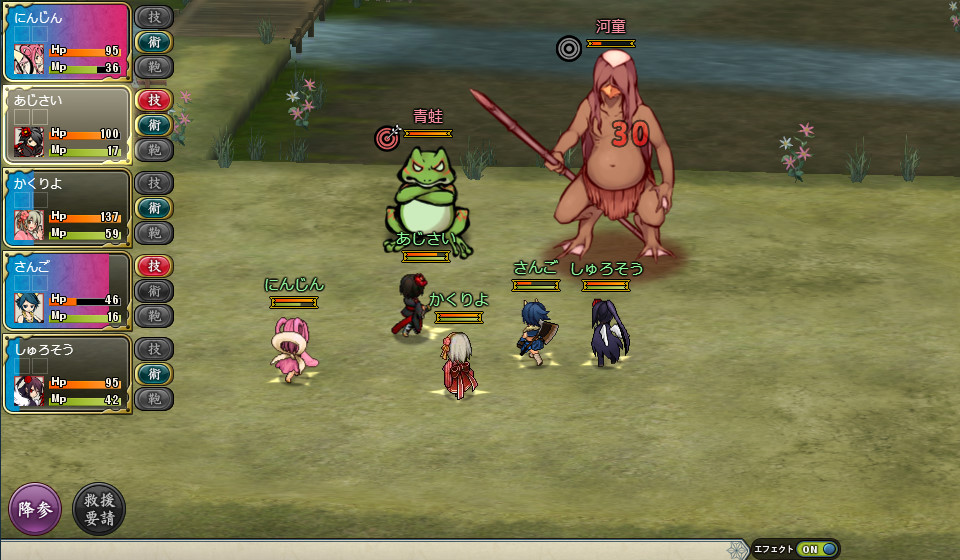Open にんじん's 鞄 bag button

(x=154, y=67)
